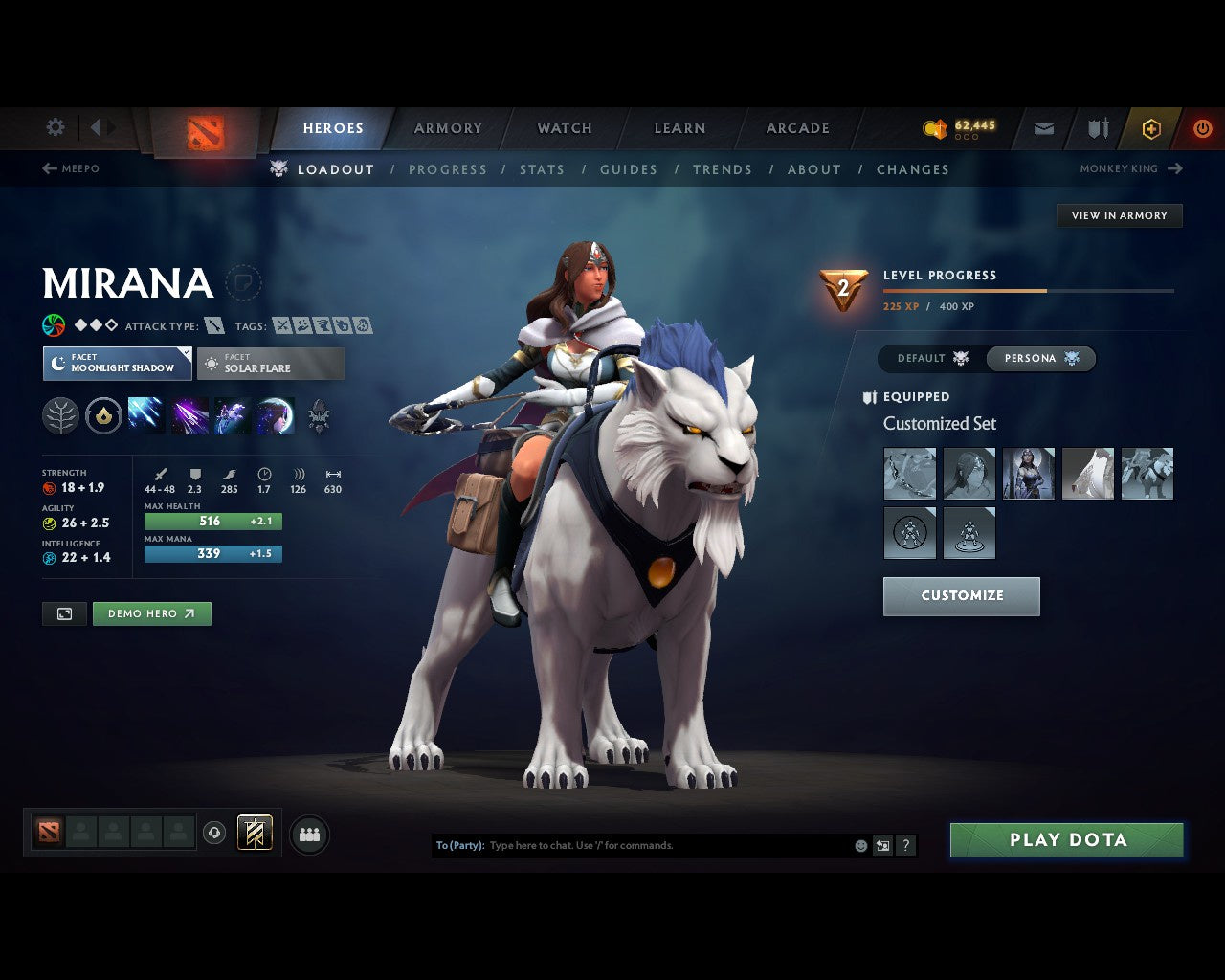1225x980 pixels.
Task: Select Mirana's Starstorm ability icon
Action: tap(145, 415)
